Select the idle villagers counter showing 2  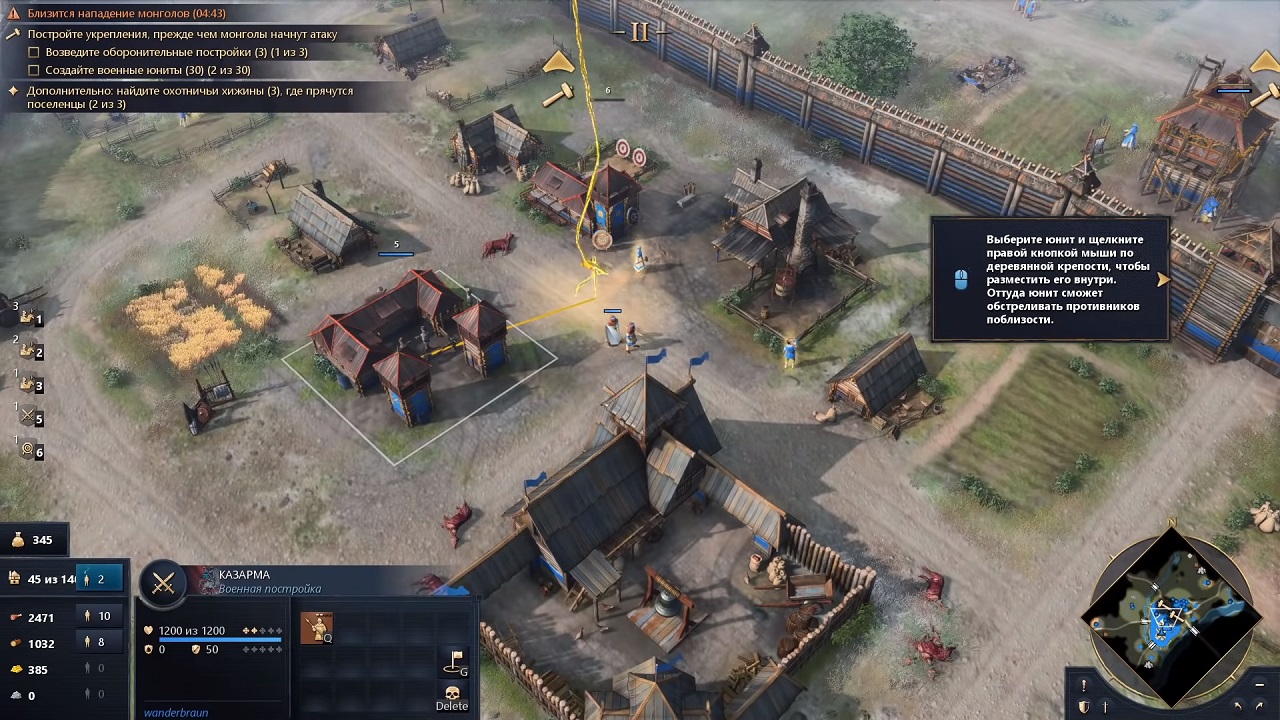click(100, 578)
